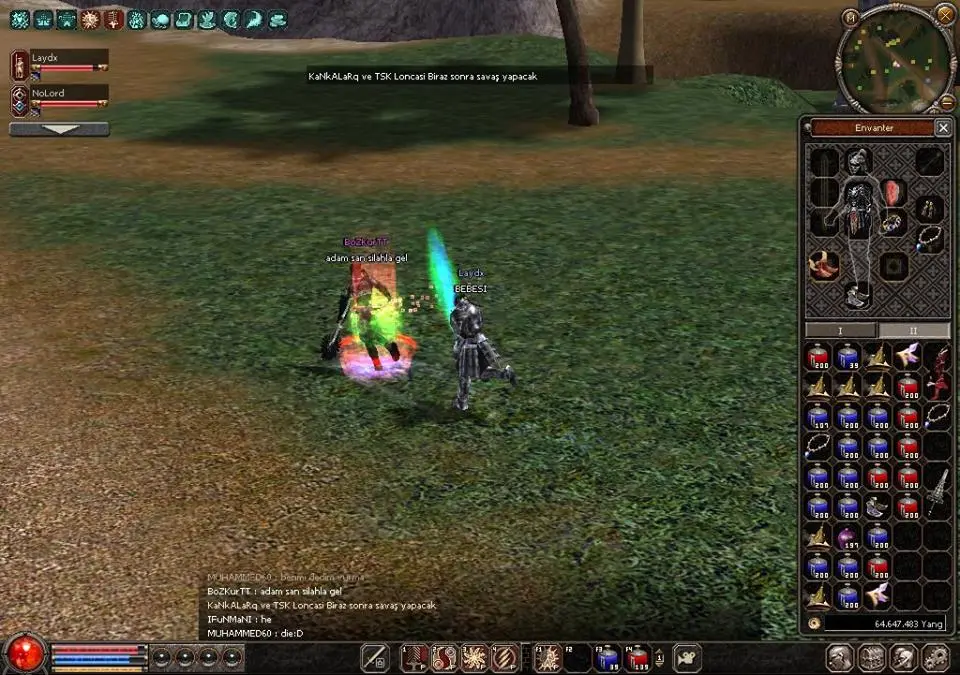Click the equipped helmet slot
The image size is (960, 675).
[858, 161]
